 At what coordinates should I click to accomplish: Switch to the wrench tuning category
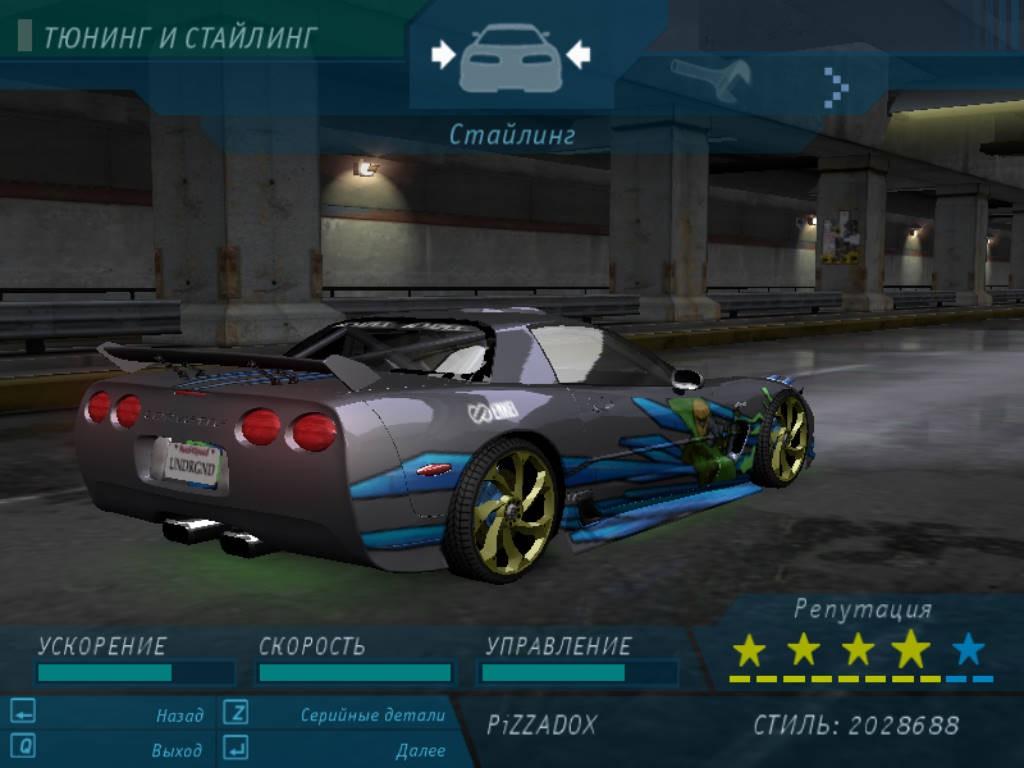[711, 80]
